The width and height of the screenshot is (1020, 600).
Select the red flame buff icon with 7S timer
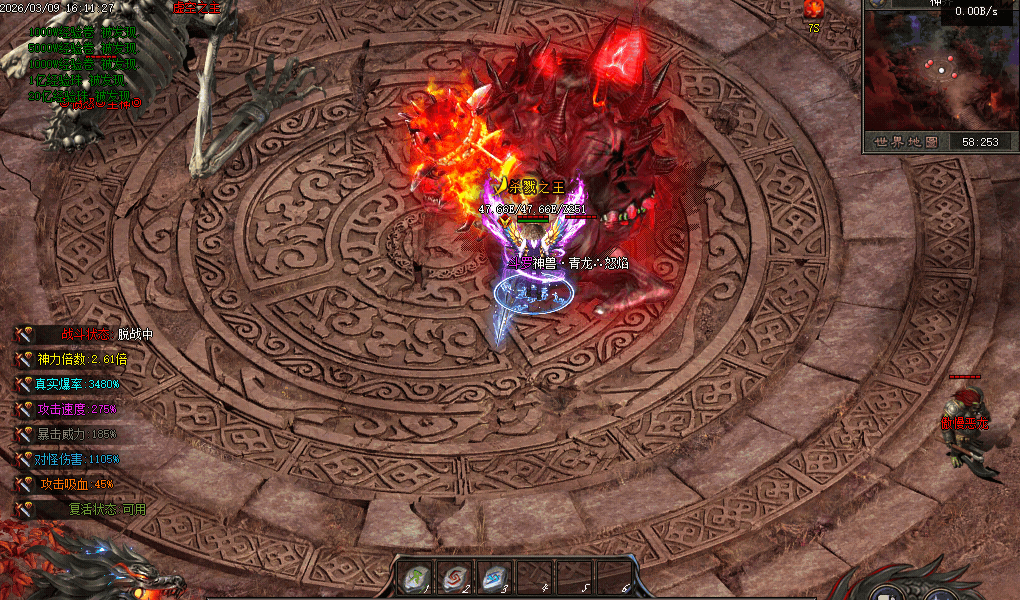[813, 10]
